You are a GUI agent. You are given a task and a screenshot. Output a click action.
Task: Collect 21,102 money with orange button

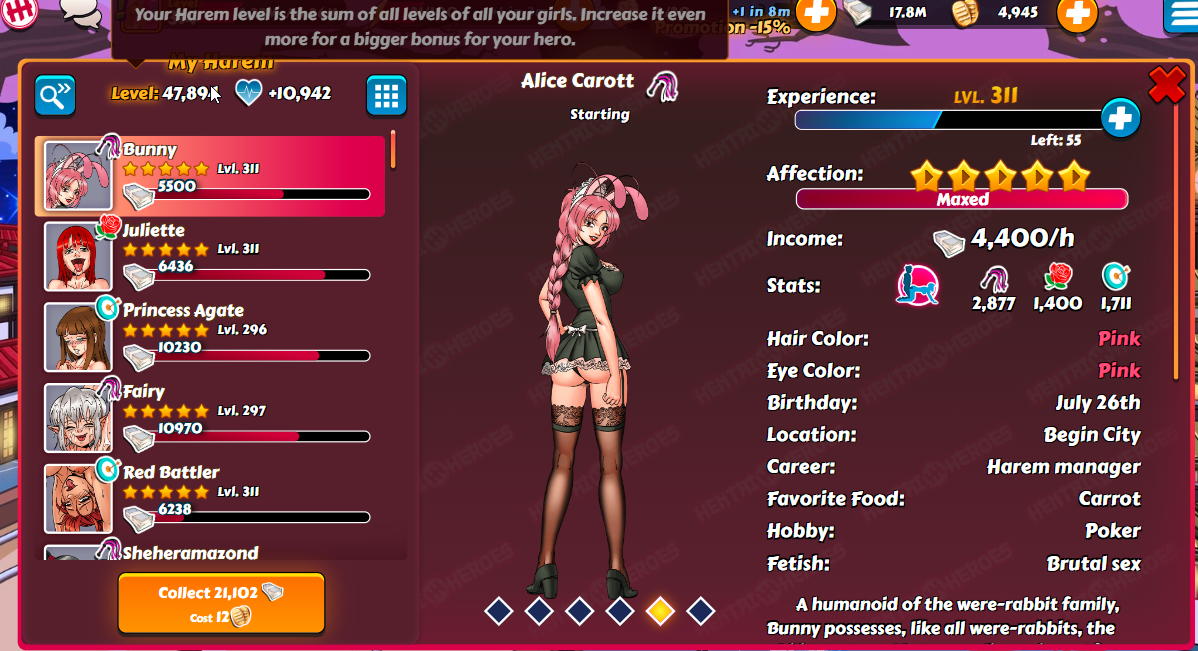[x=221, y=603]
